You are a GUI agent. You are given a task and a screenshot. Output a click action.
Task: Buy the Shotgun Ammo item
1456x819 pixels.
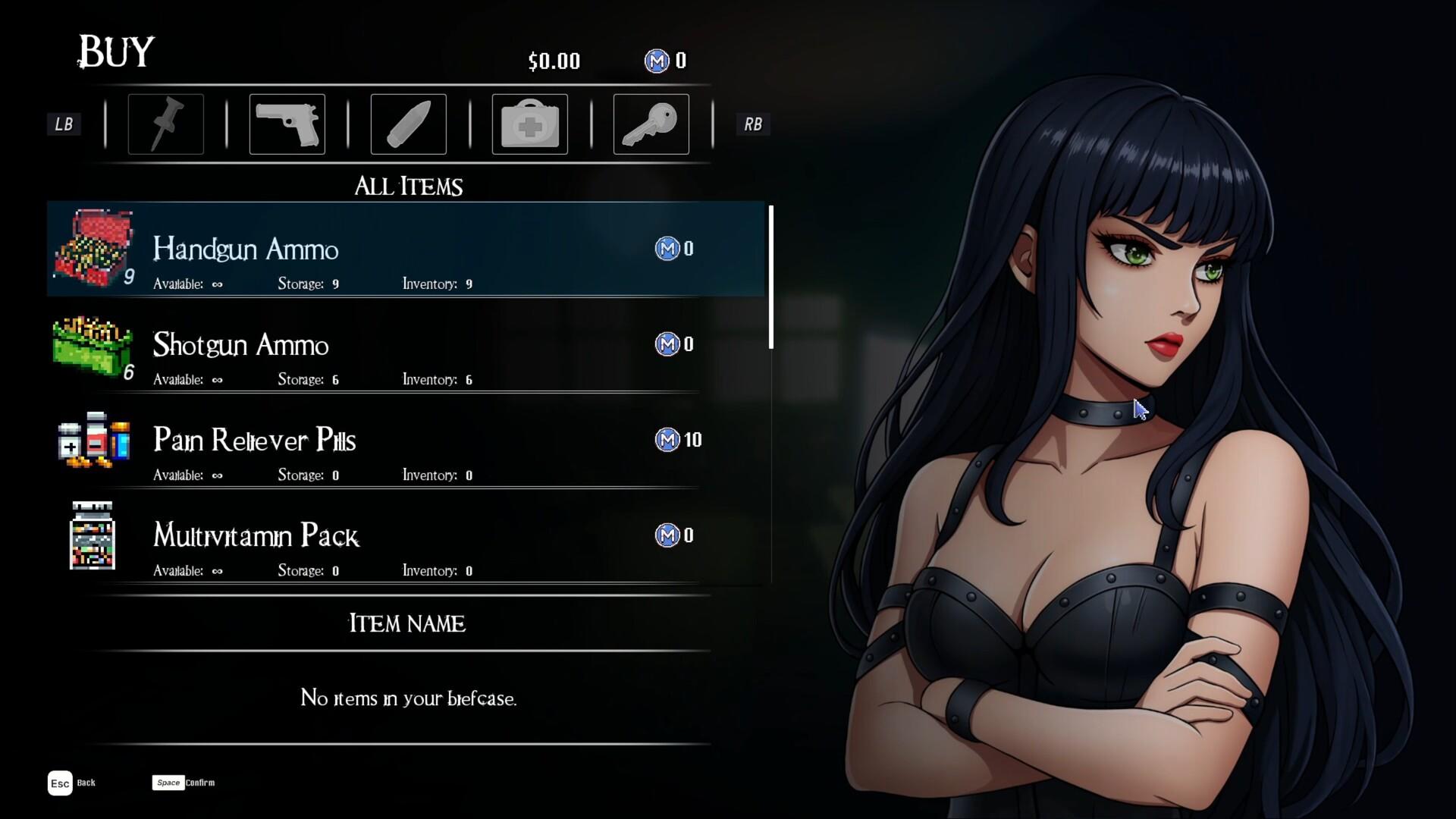coord(406,345)
